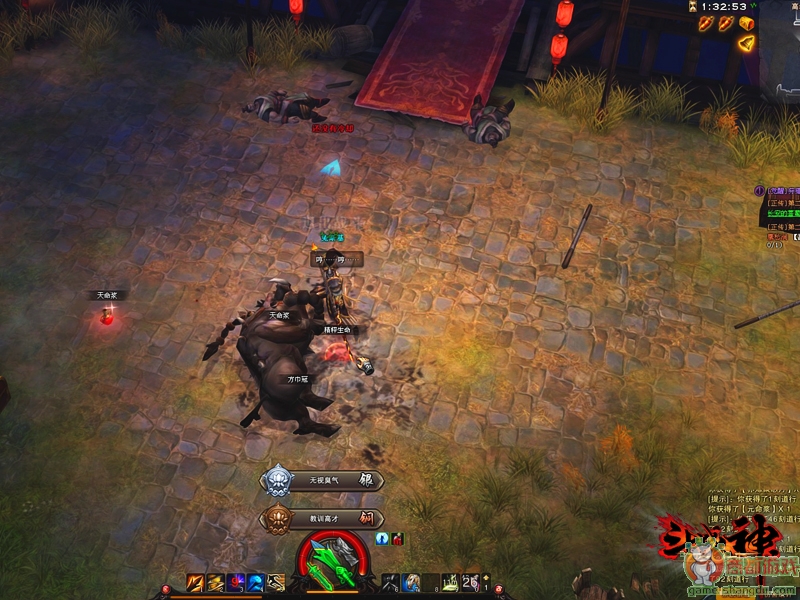Image resolution: width=800 pixels, height=600 pixels.
Task: Open the golden bell notification icon
Action: pos(745,43)
